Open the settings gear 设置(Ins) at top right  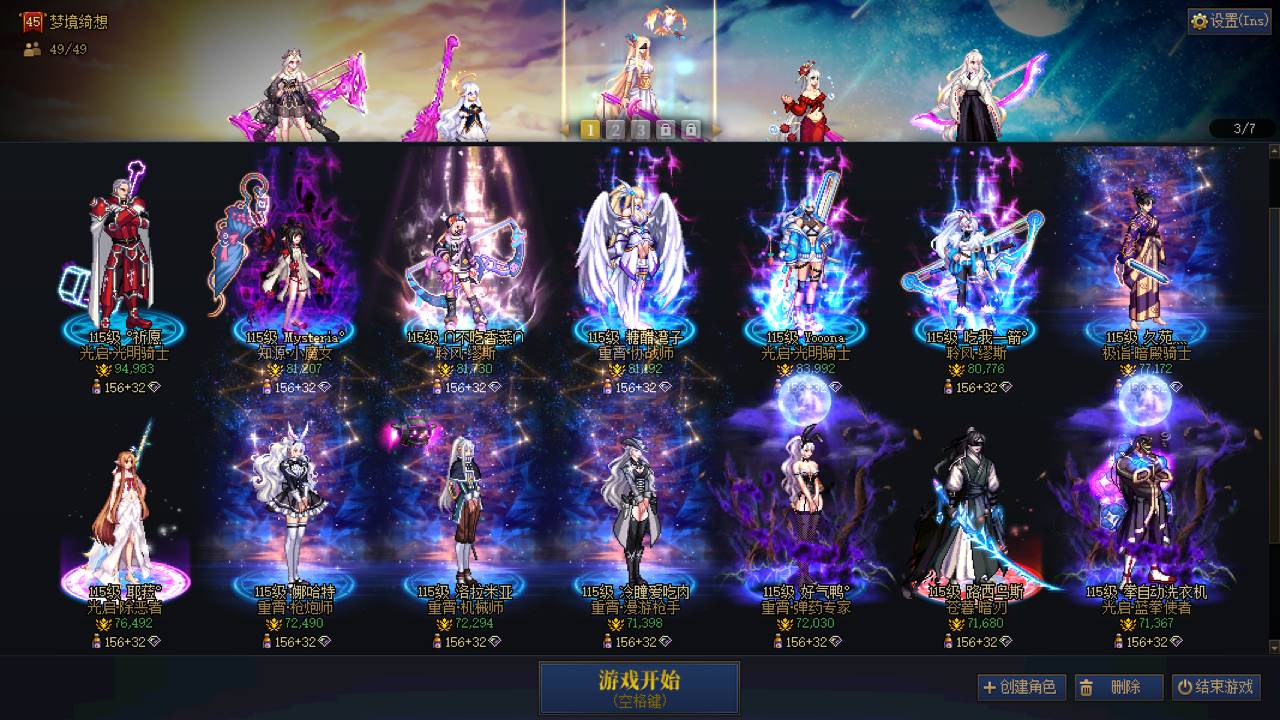click(x=1198, y=20)
